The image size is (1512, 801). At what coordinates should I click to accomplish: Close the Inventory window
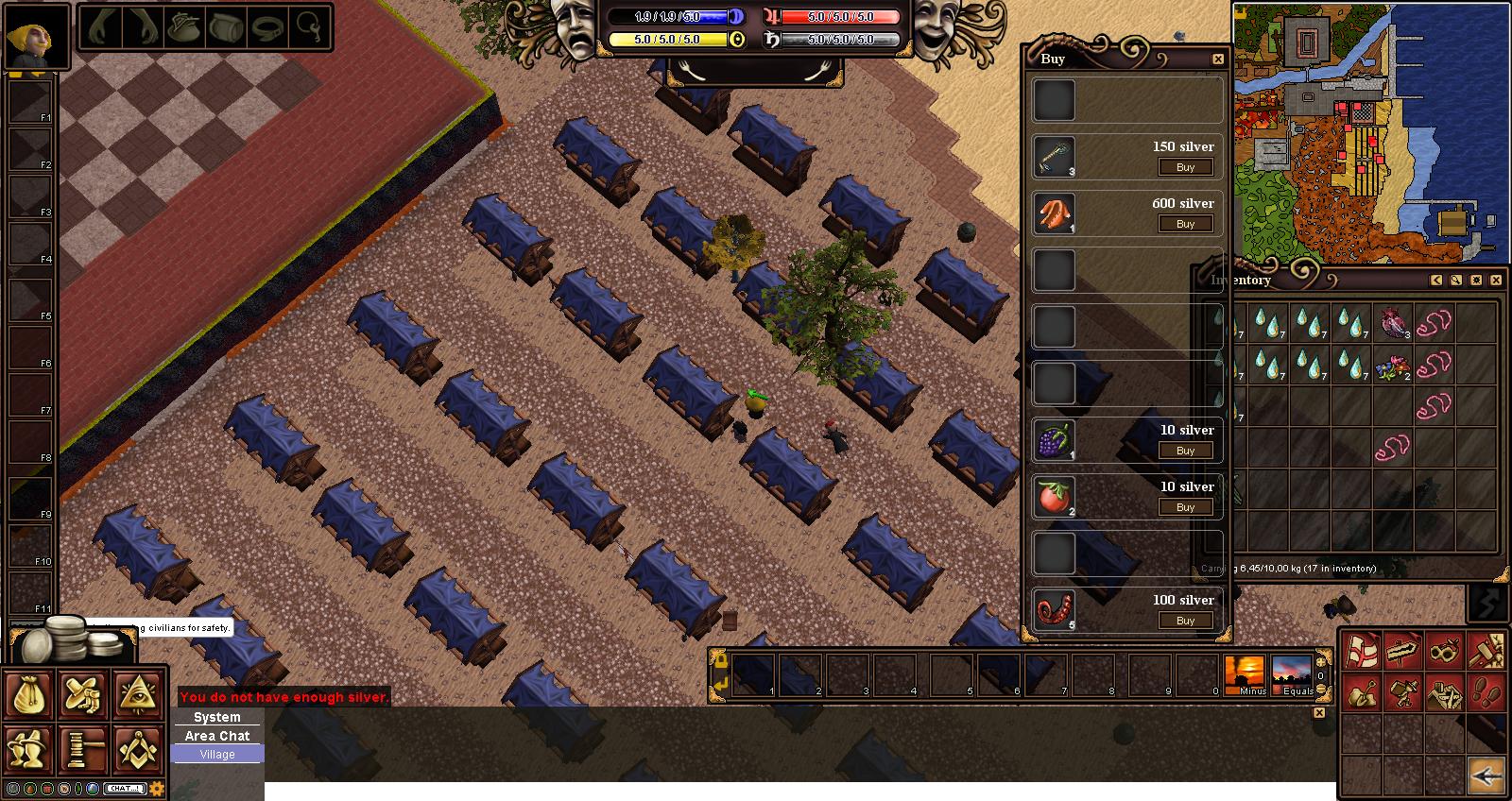pyautogui.click(x=1496, y=280)
